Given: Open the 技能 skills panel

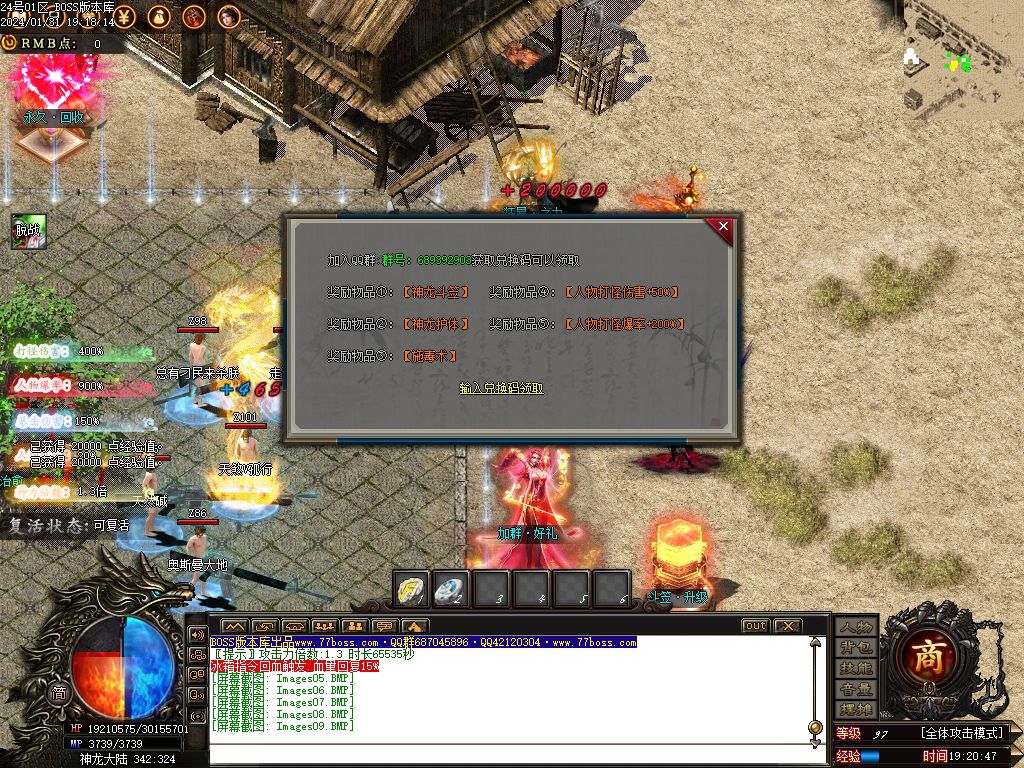Looking at the screenshot, I should click(856, 668).
